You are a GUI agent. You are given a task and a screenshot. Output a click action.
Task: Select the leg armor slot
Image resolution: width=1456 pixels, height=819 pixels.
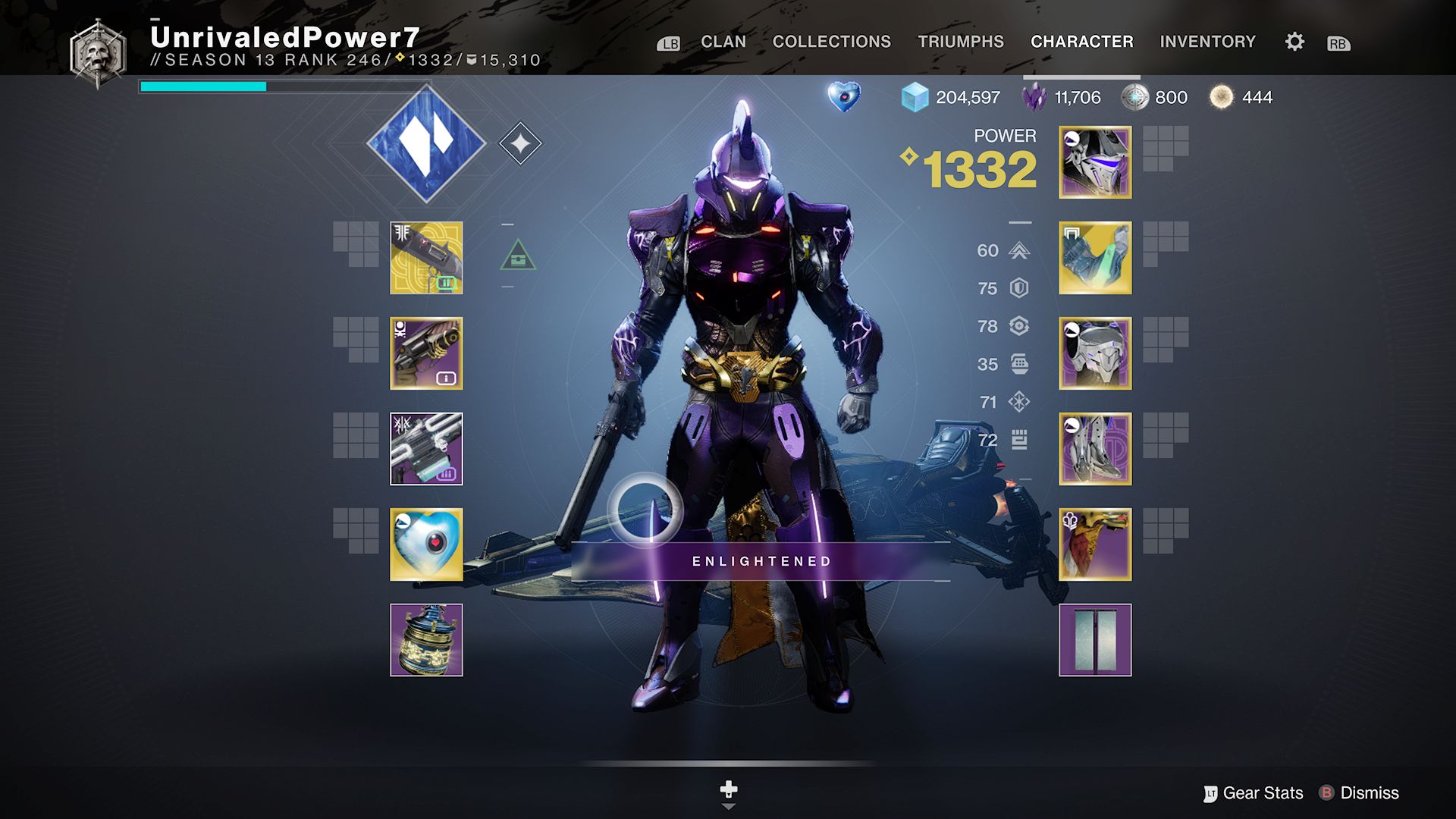[x=1094, y=447]
